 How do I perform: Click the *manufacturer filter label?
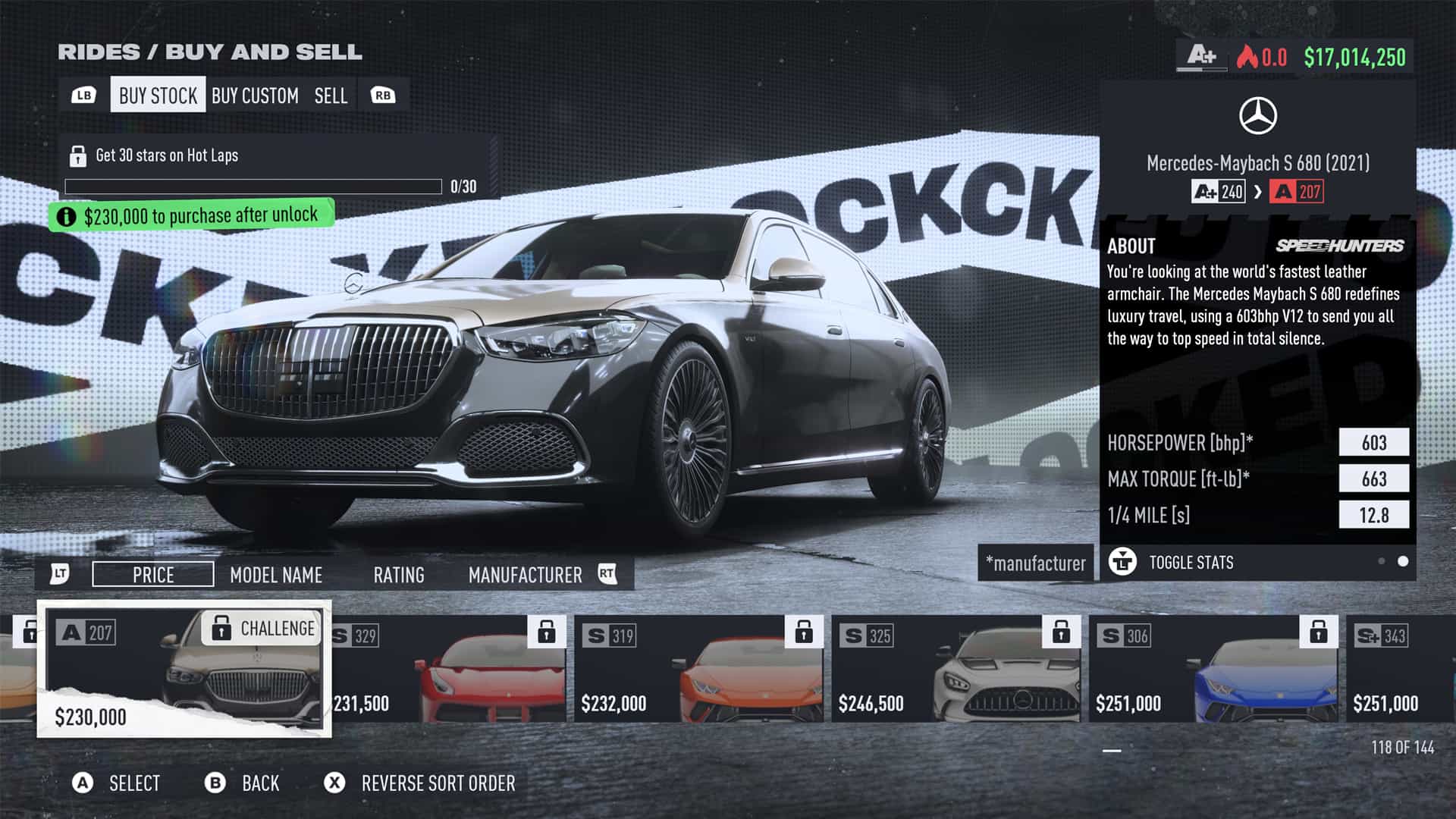[x=1036, y=563]
